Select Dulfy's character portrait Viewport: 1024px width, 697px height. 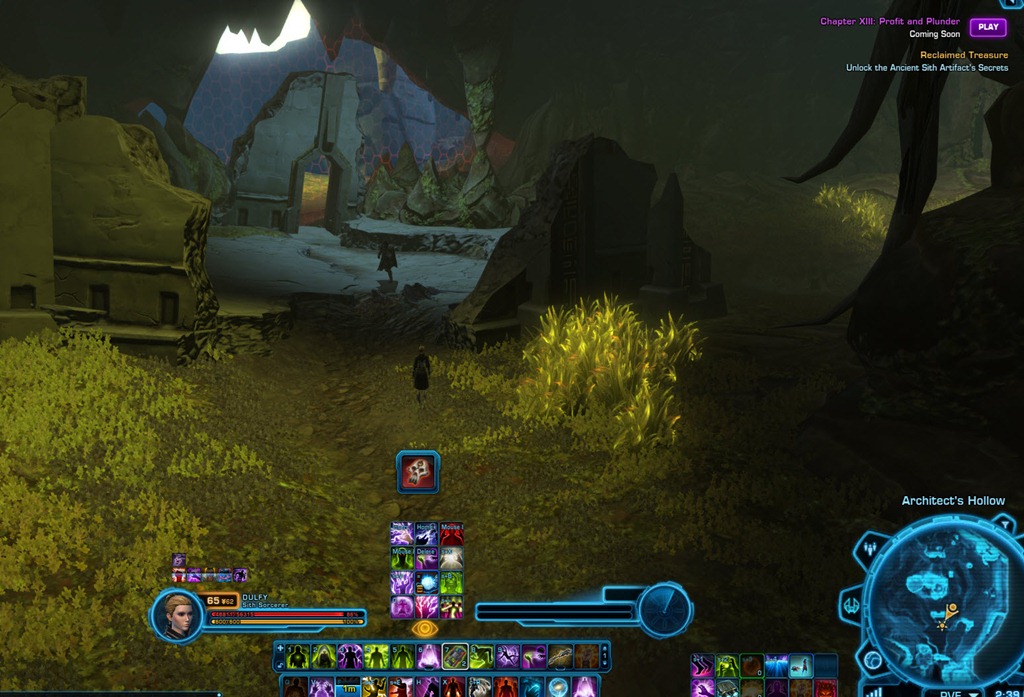[179, 614]
